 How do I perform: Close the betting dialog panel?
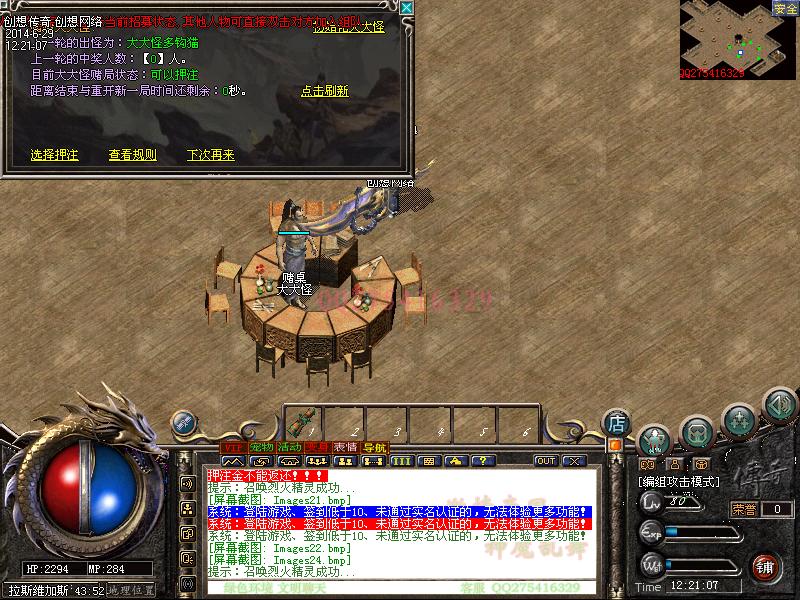(x=406, y=8)
